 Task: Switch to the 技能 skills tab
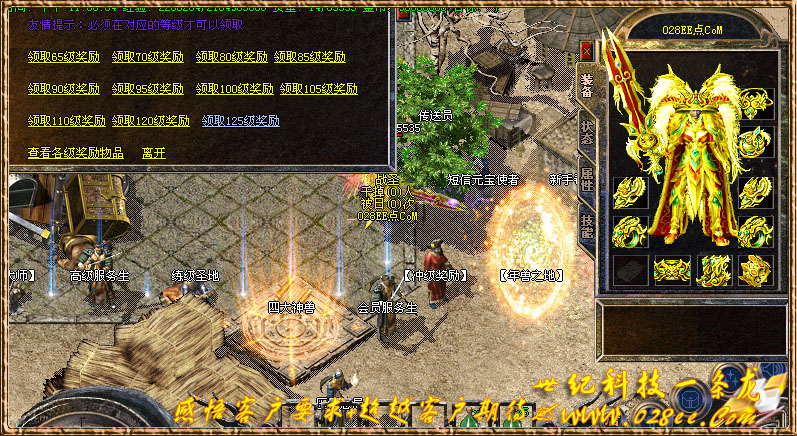coord(586,226)
